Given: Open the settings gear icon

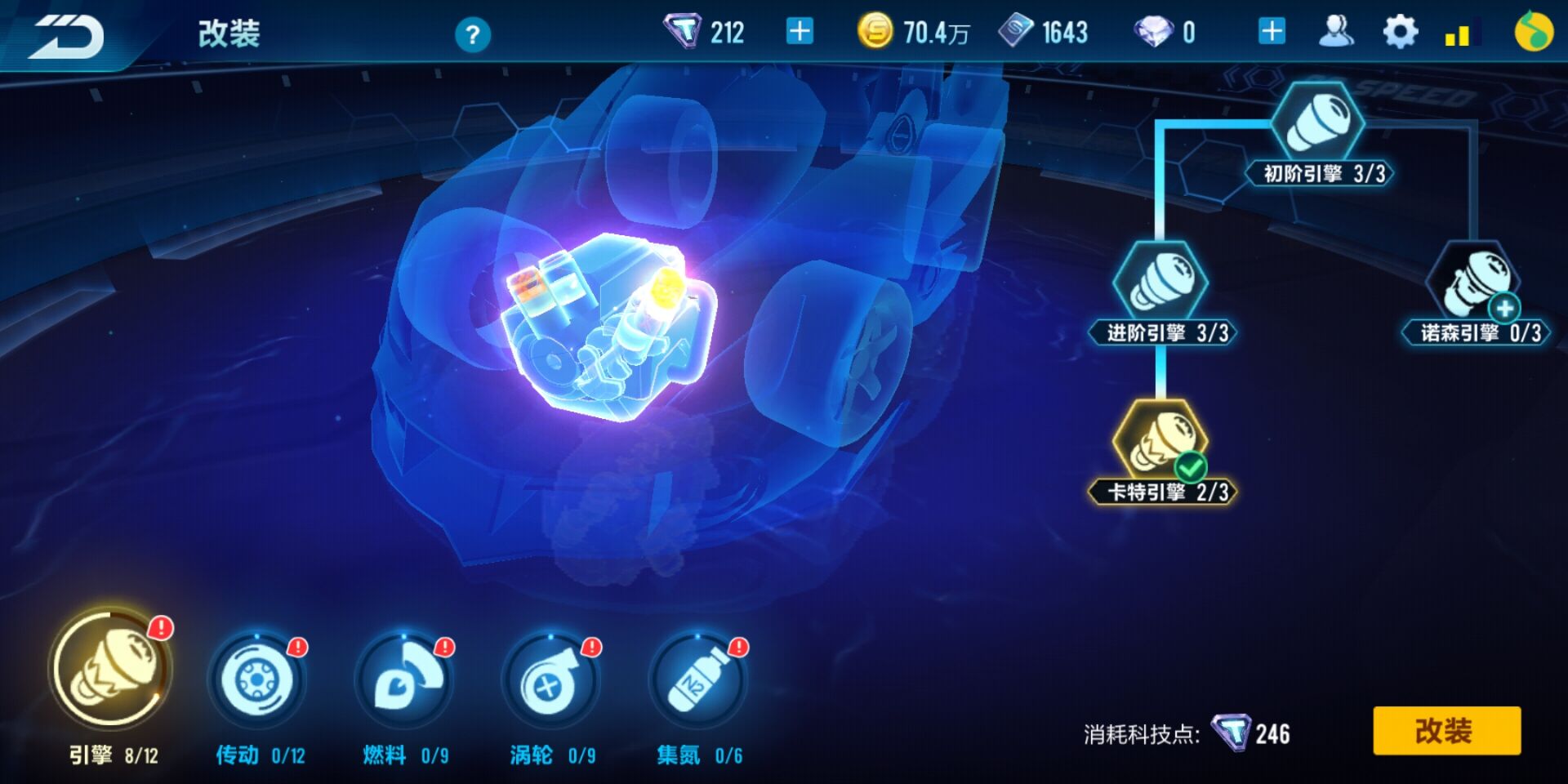Looking at the screenshot, I should 1401,31.
